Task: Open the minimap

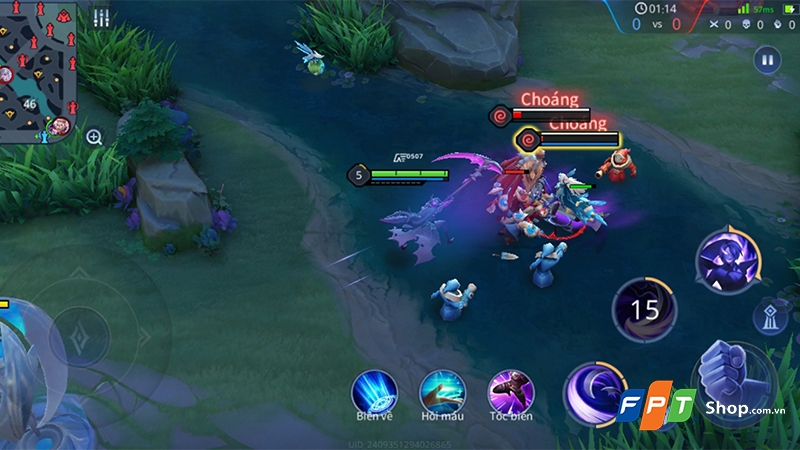Action: coord(40,70)
